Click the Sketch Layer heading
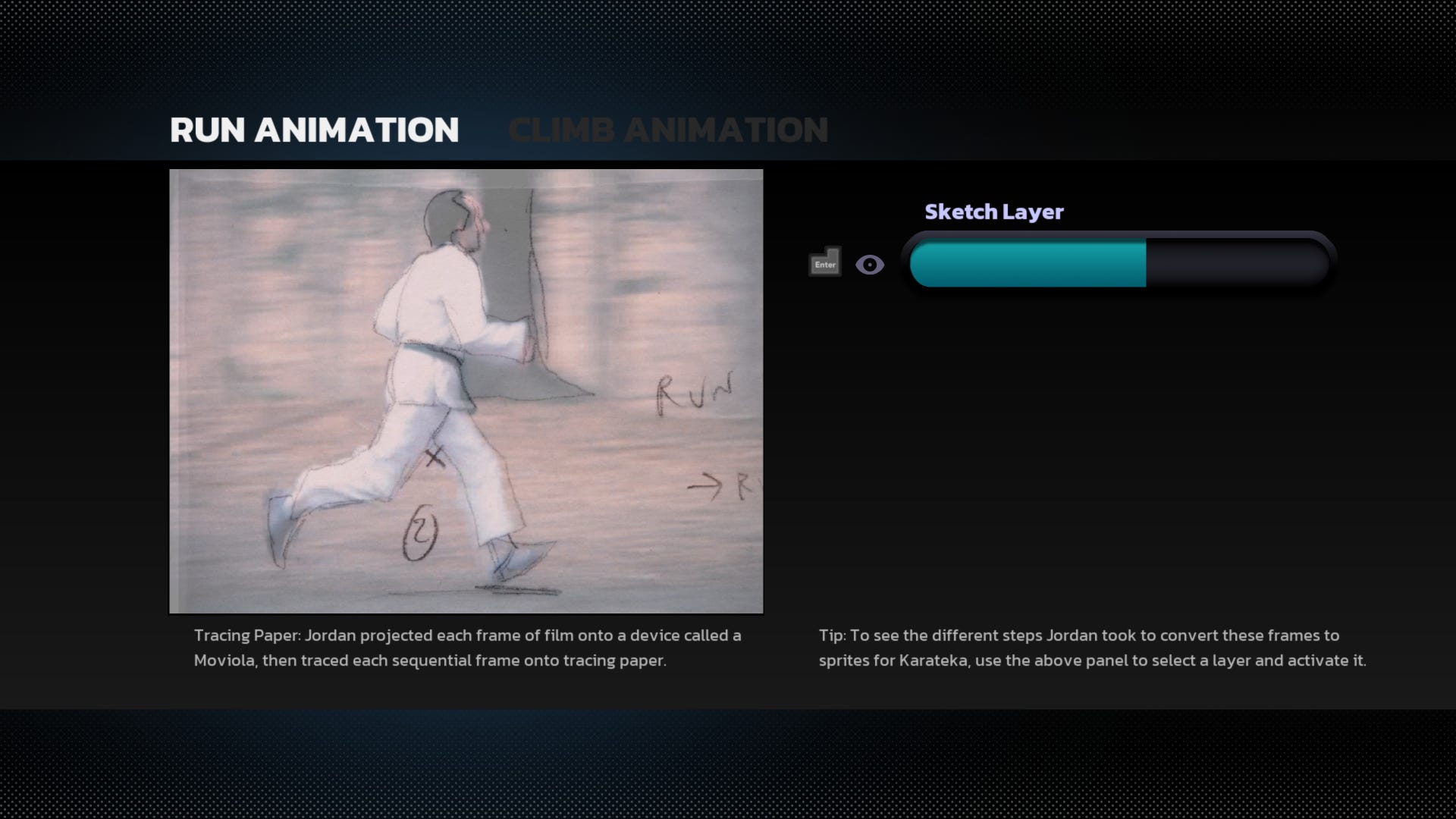 click(x=993, y=212)
